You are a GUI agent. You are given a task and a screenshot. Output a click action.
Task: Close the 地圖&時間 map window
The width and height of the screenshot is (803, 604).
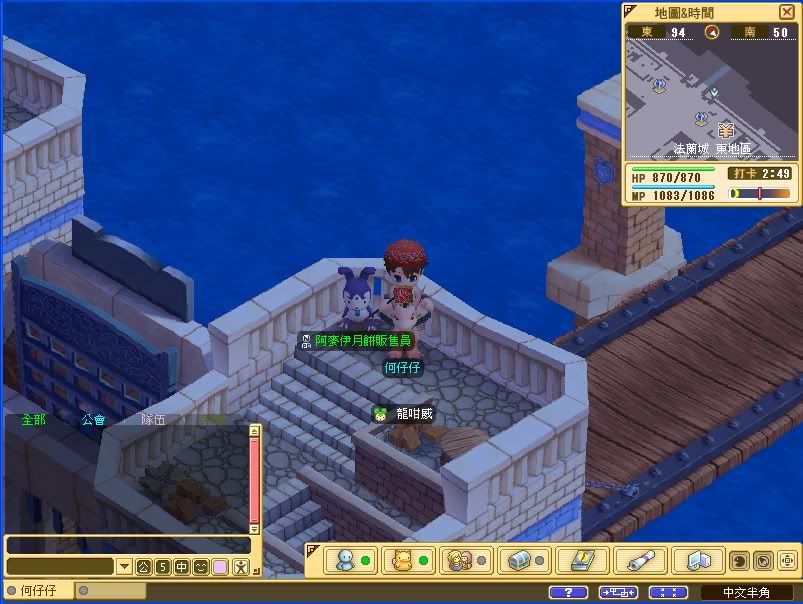click(786, 12)
